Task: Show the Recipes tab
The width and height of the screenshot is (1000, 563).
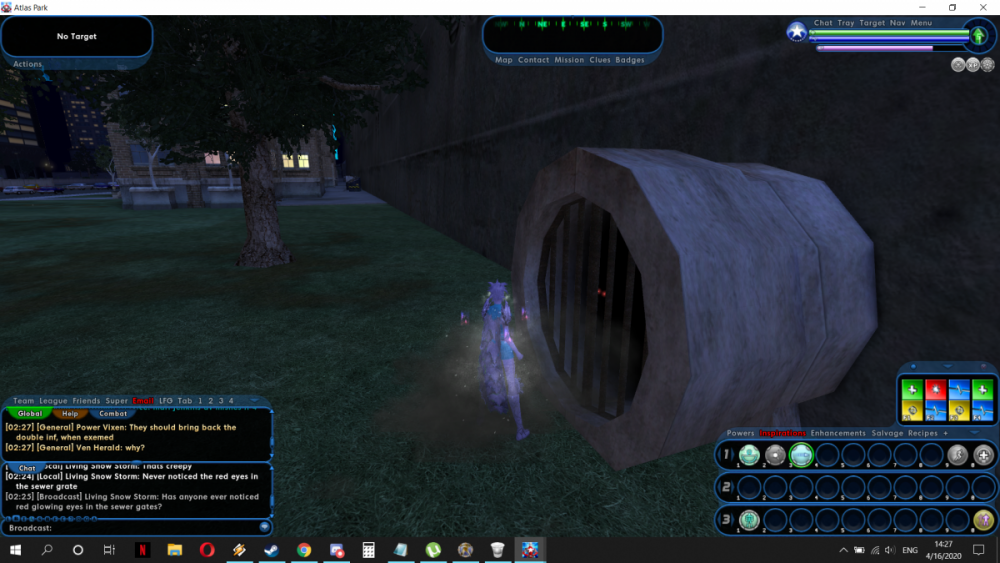Action: (x=922, y=433)
